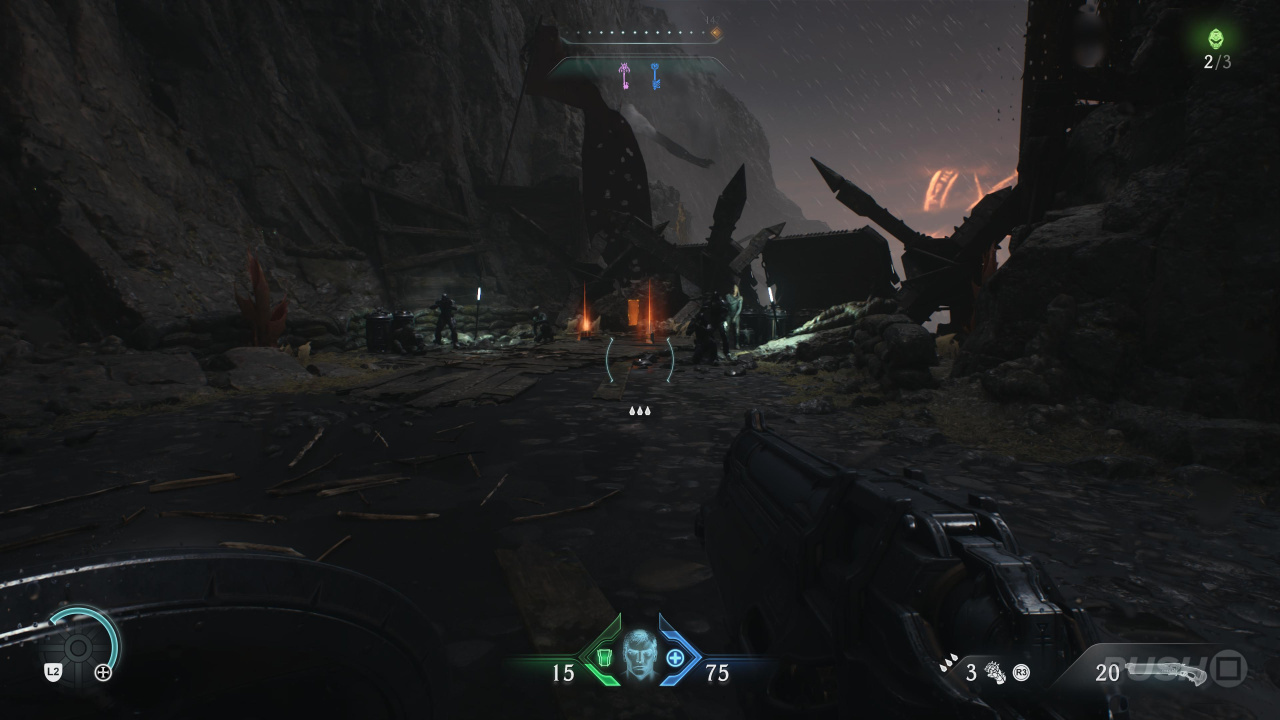Select the green extra life helmet icon

1216,39
